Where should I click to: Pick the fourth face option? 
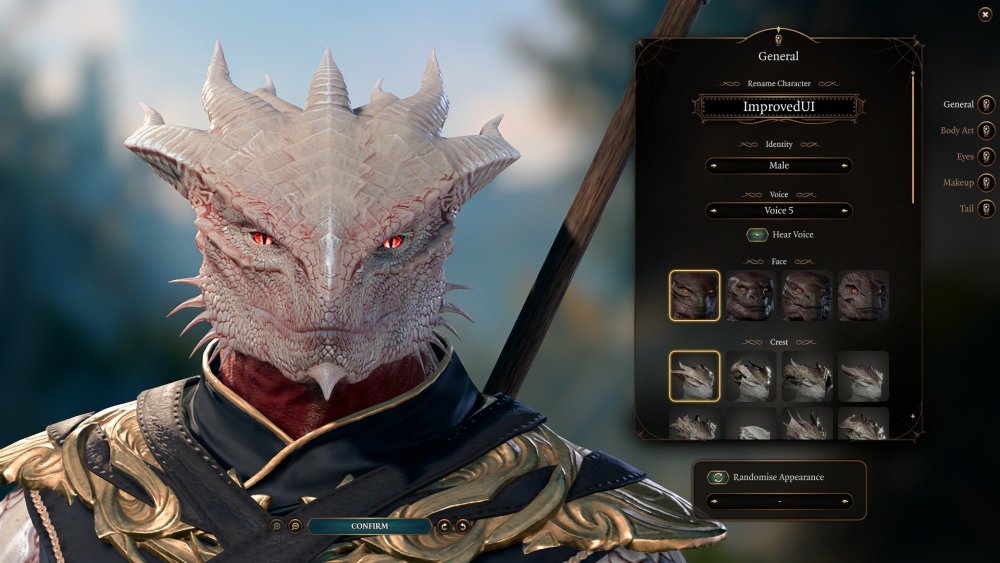[863, 296]
